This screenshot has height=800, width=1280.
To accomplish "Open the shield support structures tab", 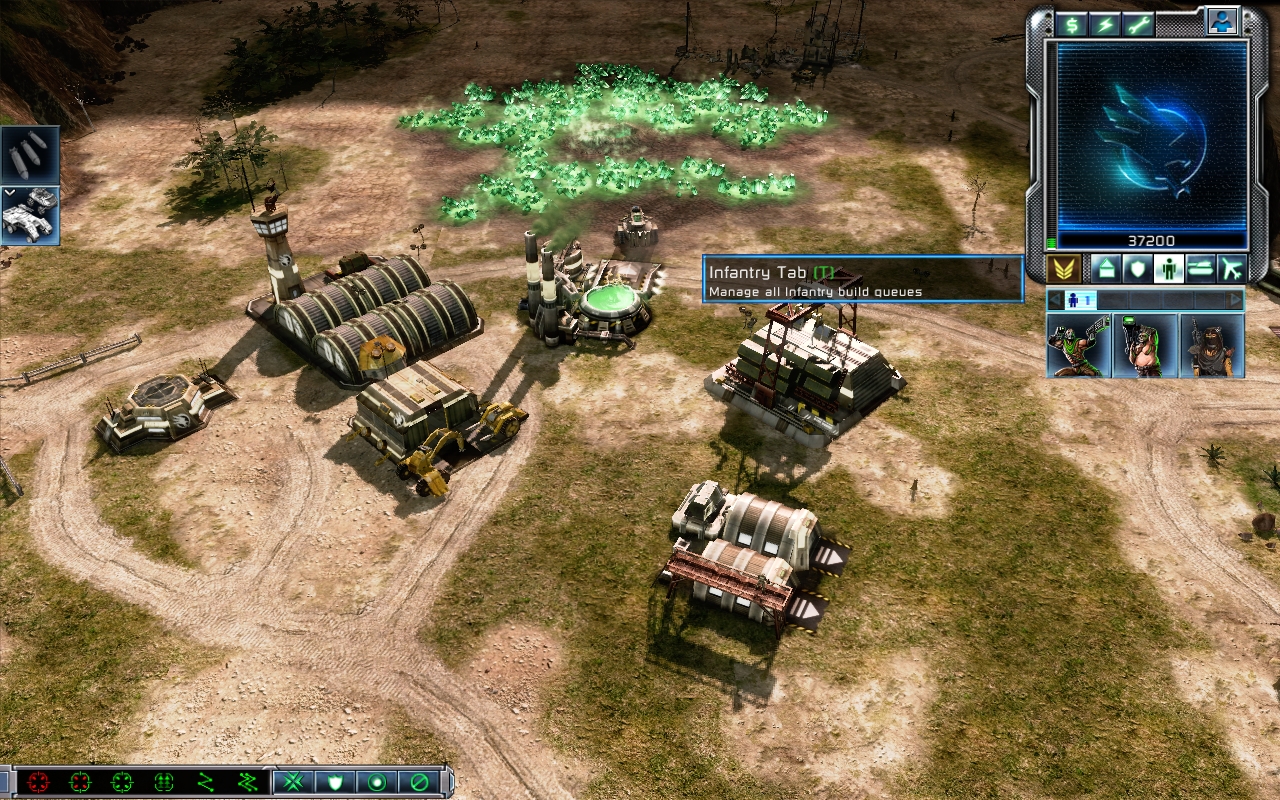I will coord(1137,268).
